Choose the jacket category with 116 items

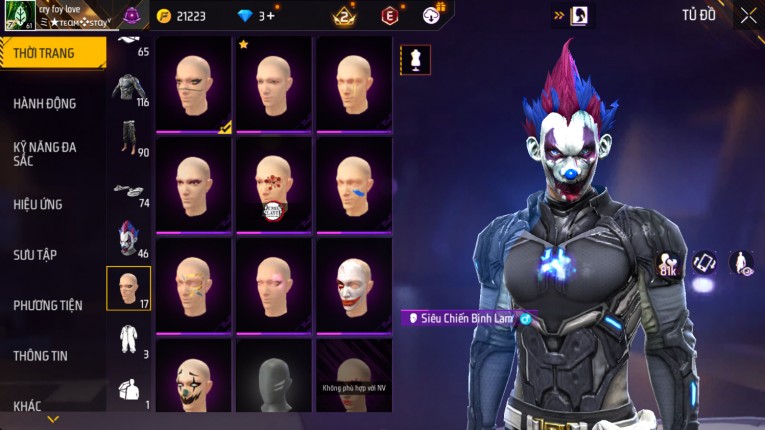[x=129, y=90]
